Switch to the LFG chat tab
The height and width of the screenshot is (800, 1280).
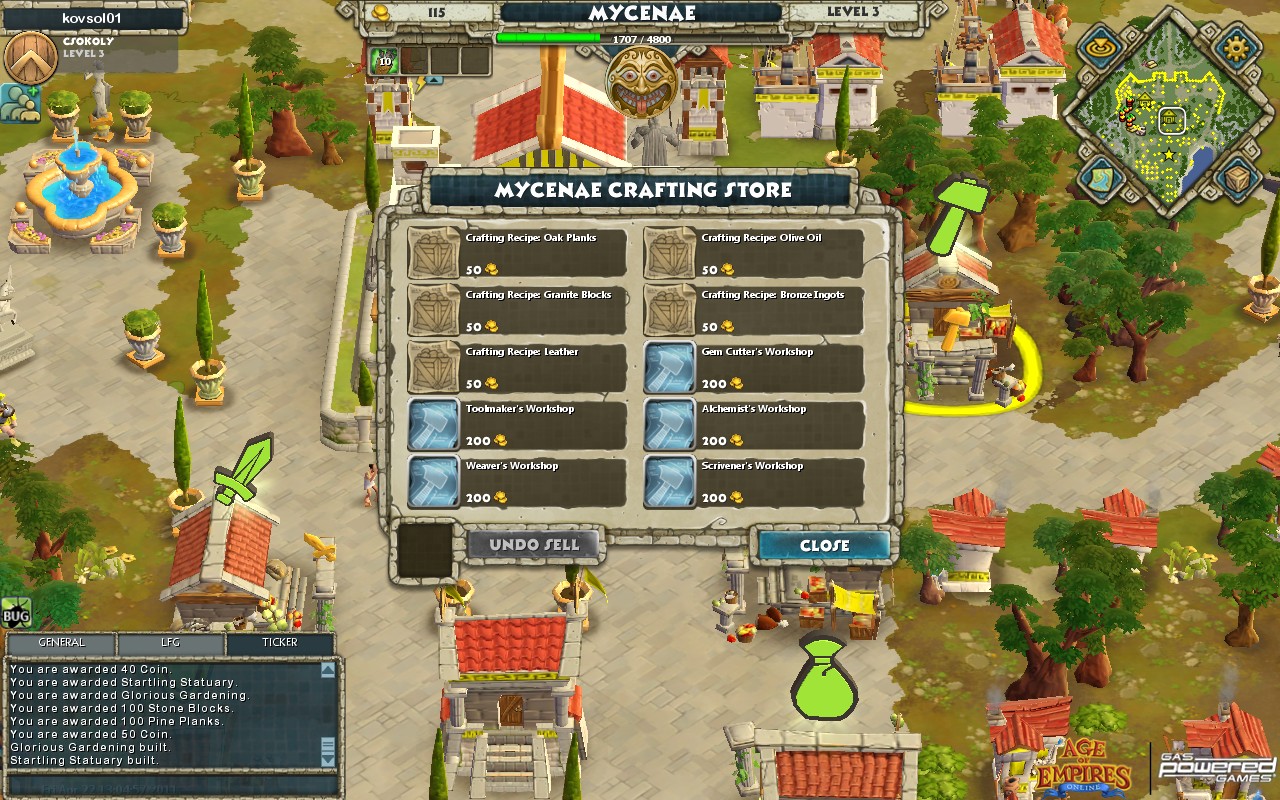pos(171,643)
